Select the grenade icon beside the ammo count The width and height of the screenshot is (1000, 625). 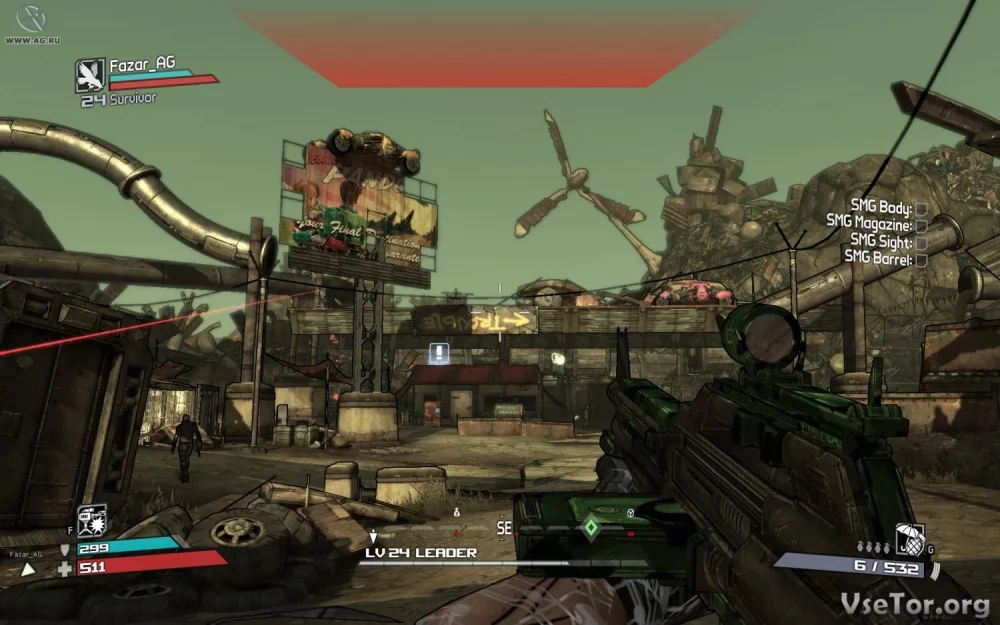click(x=909, y=540)
